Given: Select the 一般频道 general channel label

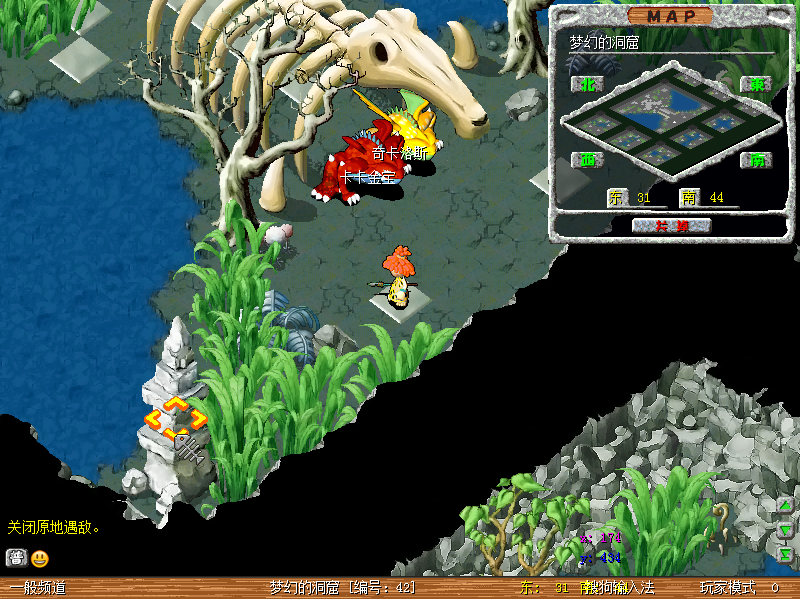Looking at the screenshot, I should coord(38,588).
